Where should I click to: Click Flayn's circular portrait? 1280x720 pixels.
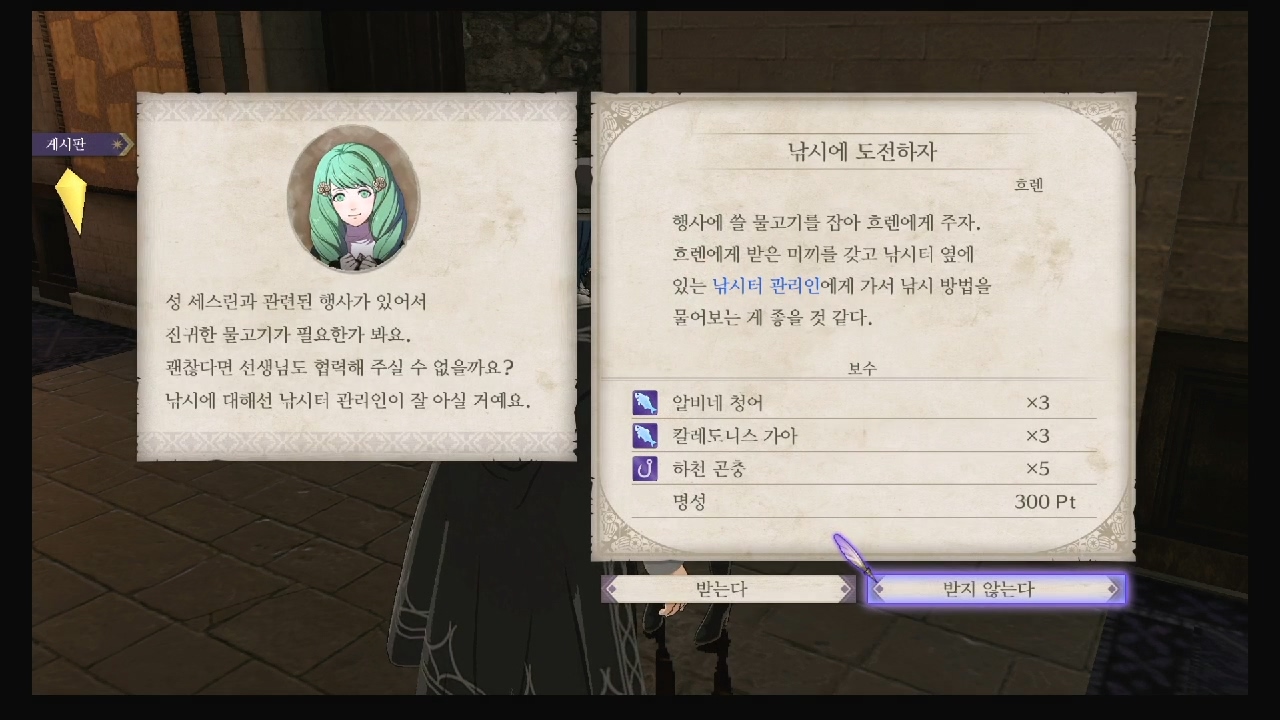[x=357, y=203]
